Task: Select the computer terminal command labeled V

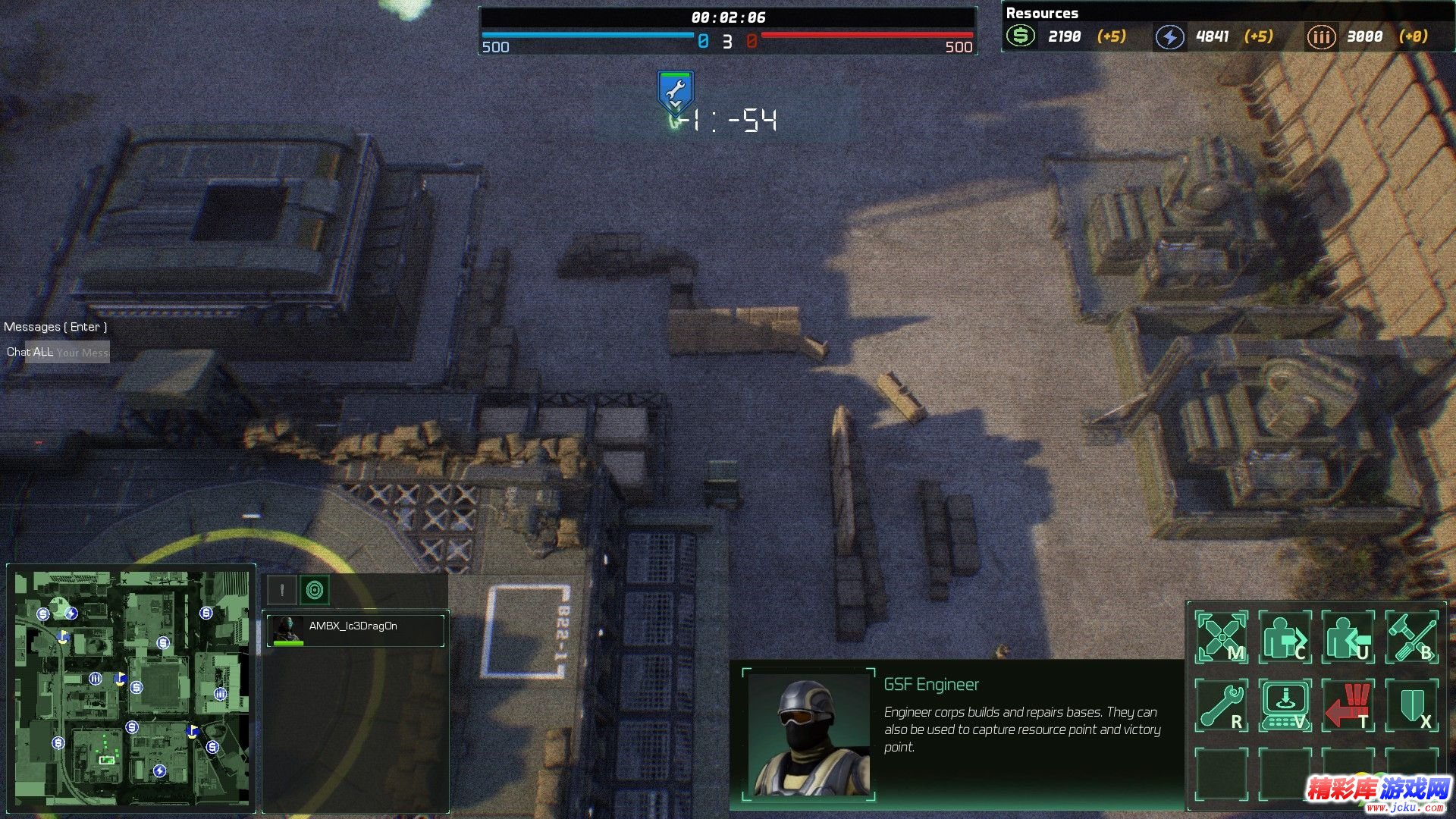Action: (1285, 705)
